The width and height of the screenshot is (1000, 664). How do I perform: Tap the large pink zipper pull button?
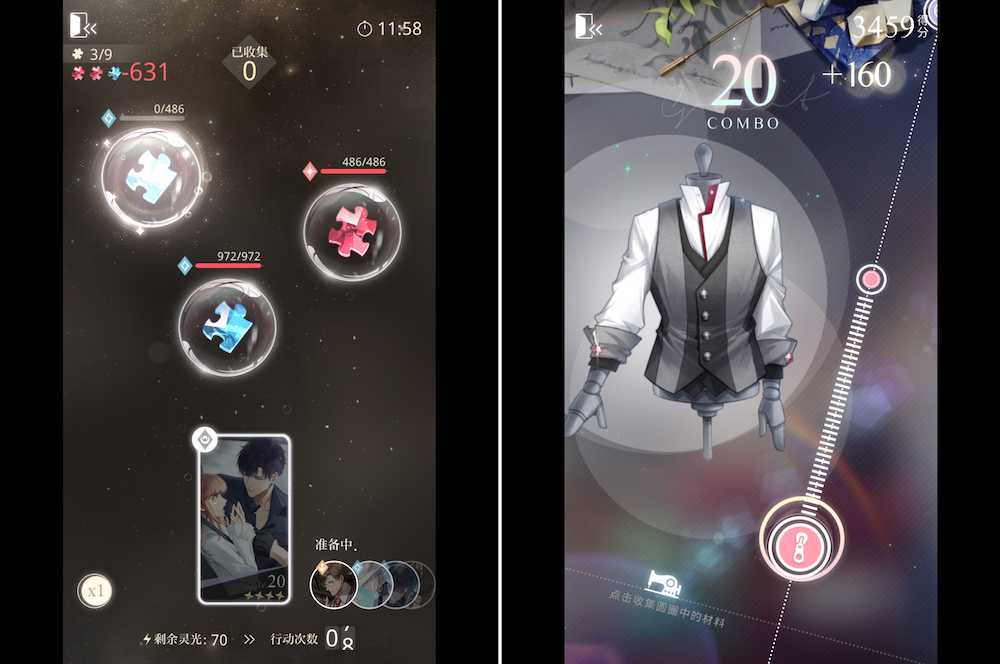[801, 539]
